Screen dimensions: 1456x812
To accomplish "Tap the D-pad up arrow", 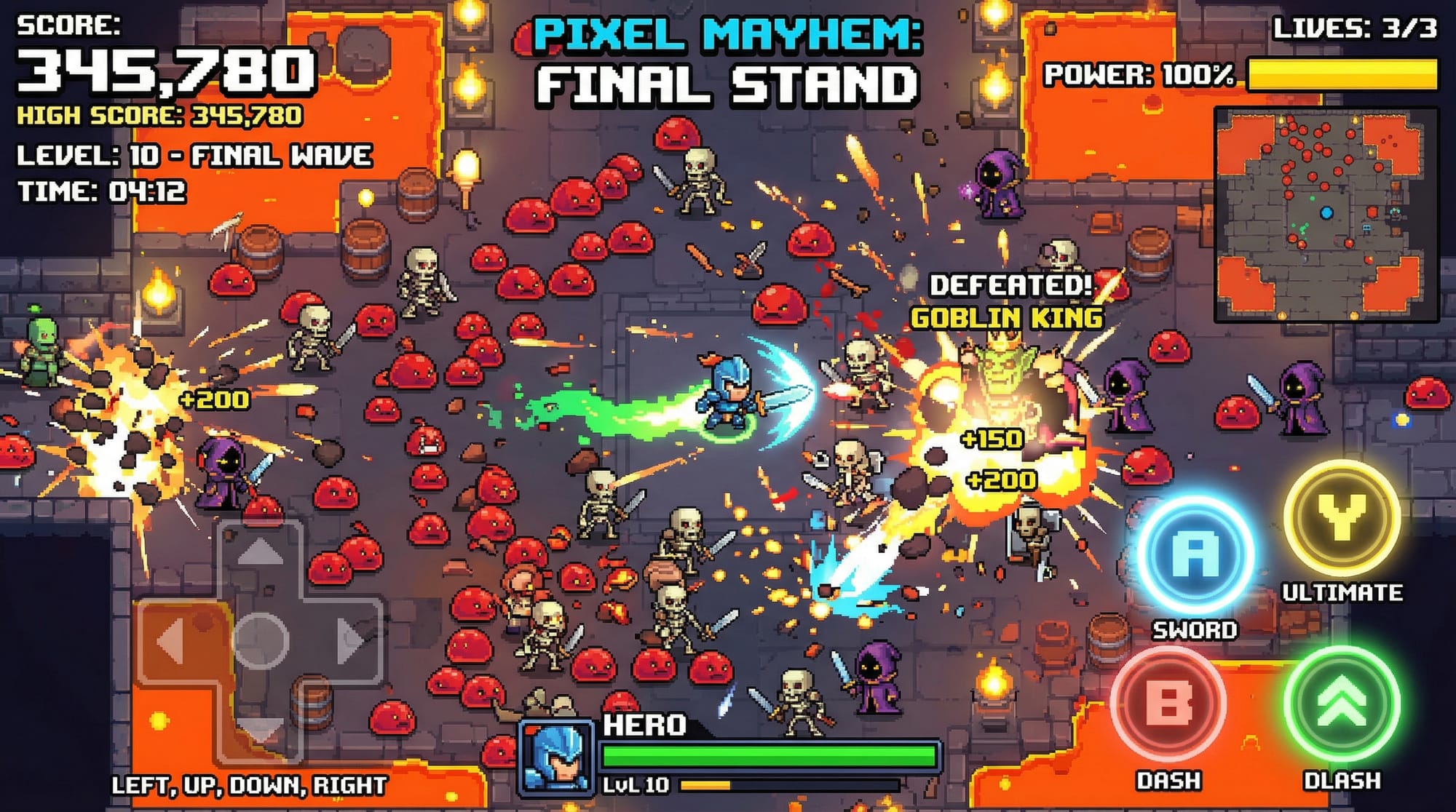I will tap(260, 554).
